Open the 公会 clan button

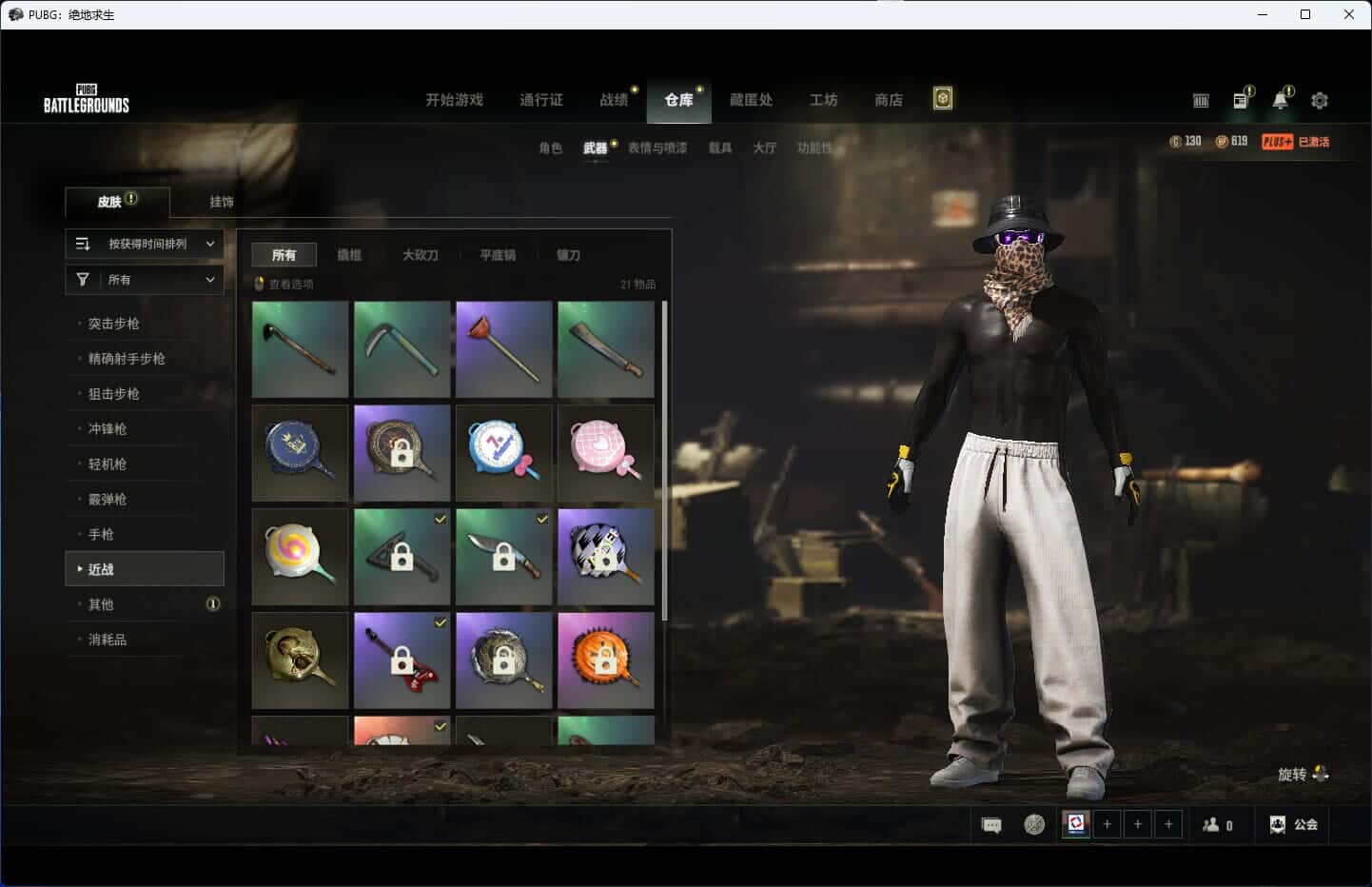pyautogui.click(x=1294, y=825)
